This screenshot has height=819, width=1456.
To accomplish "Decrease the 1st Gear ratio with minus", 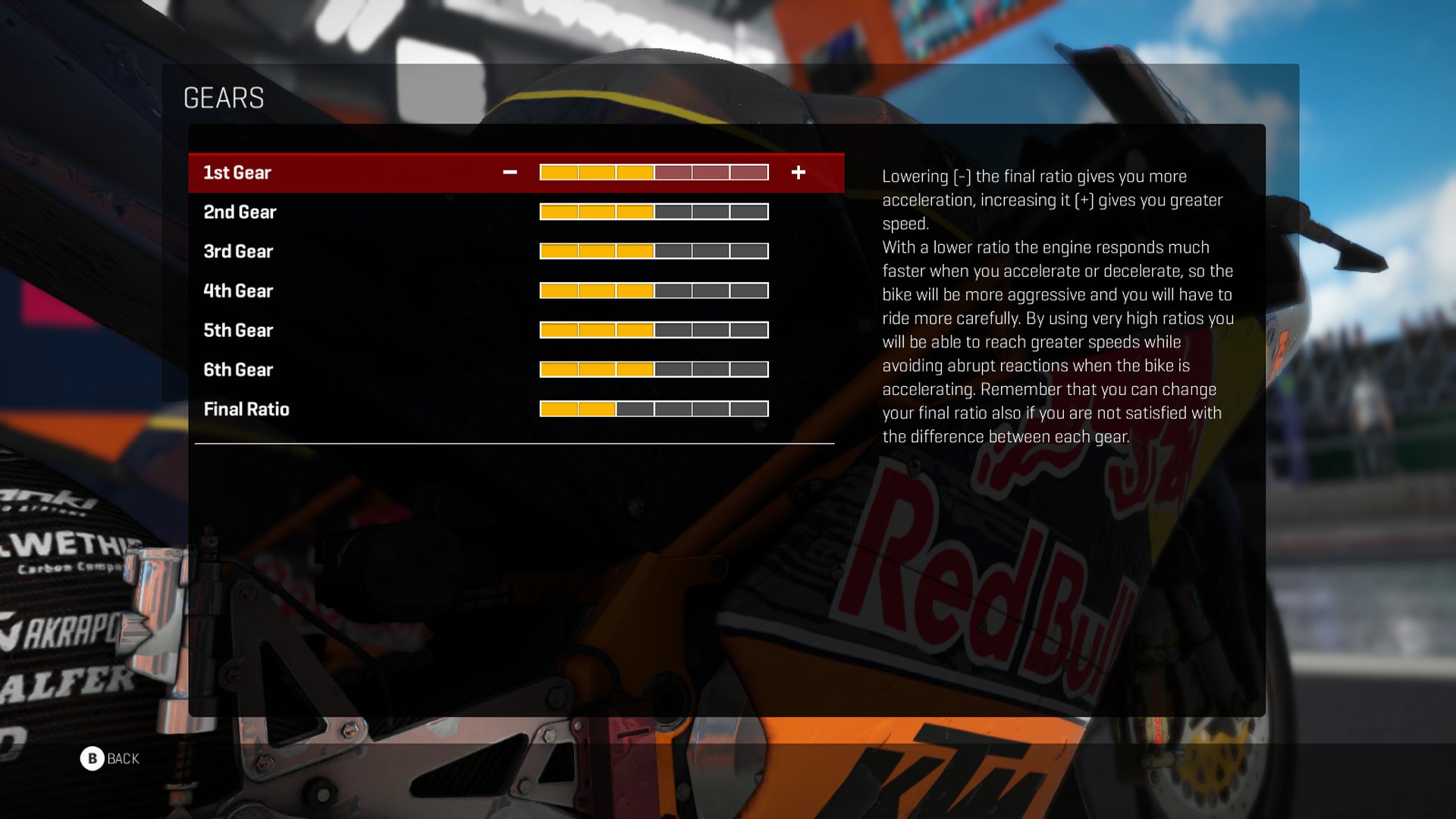I will (x=510, y=173).
